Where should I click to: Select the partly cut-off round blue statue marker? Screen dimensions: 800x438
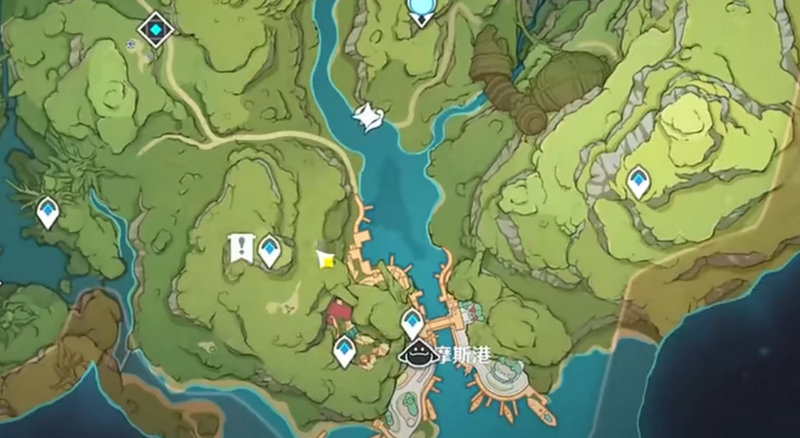[422, 10]
